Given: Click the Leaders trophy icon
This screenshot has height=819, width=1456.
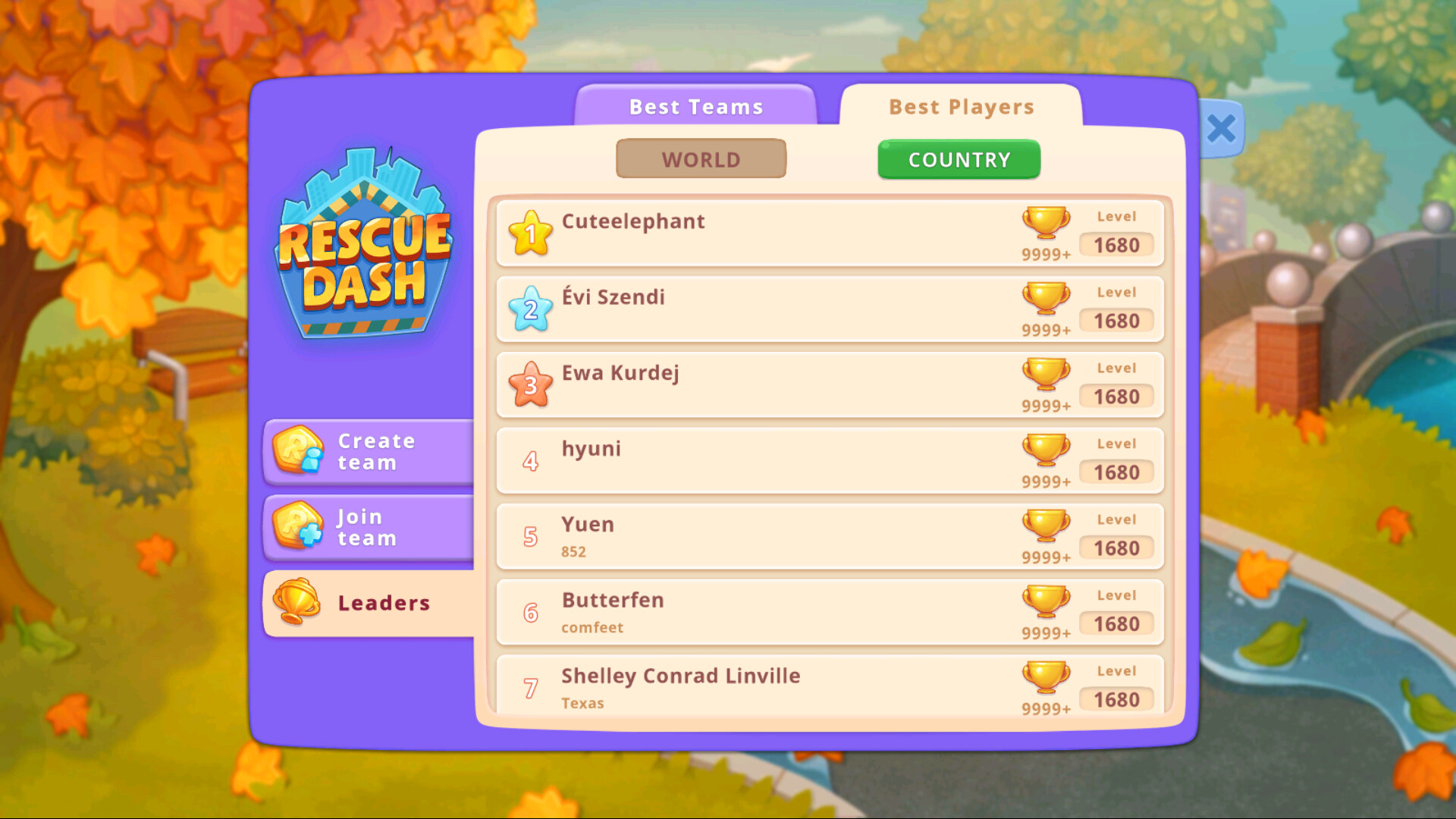Looking at the screenshot, I should pos(296,603).
